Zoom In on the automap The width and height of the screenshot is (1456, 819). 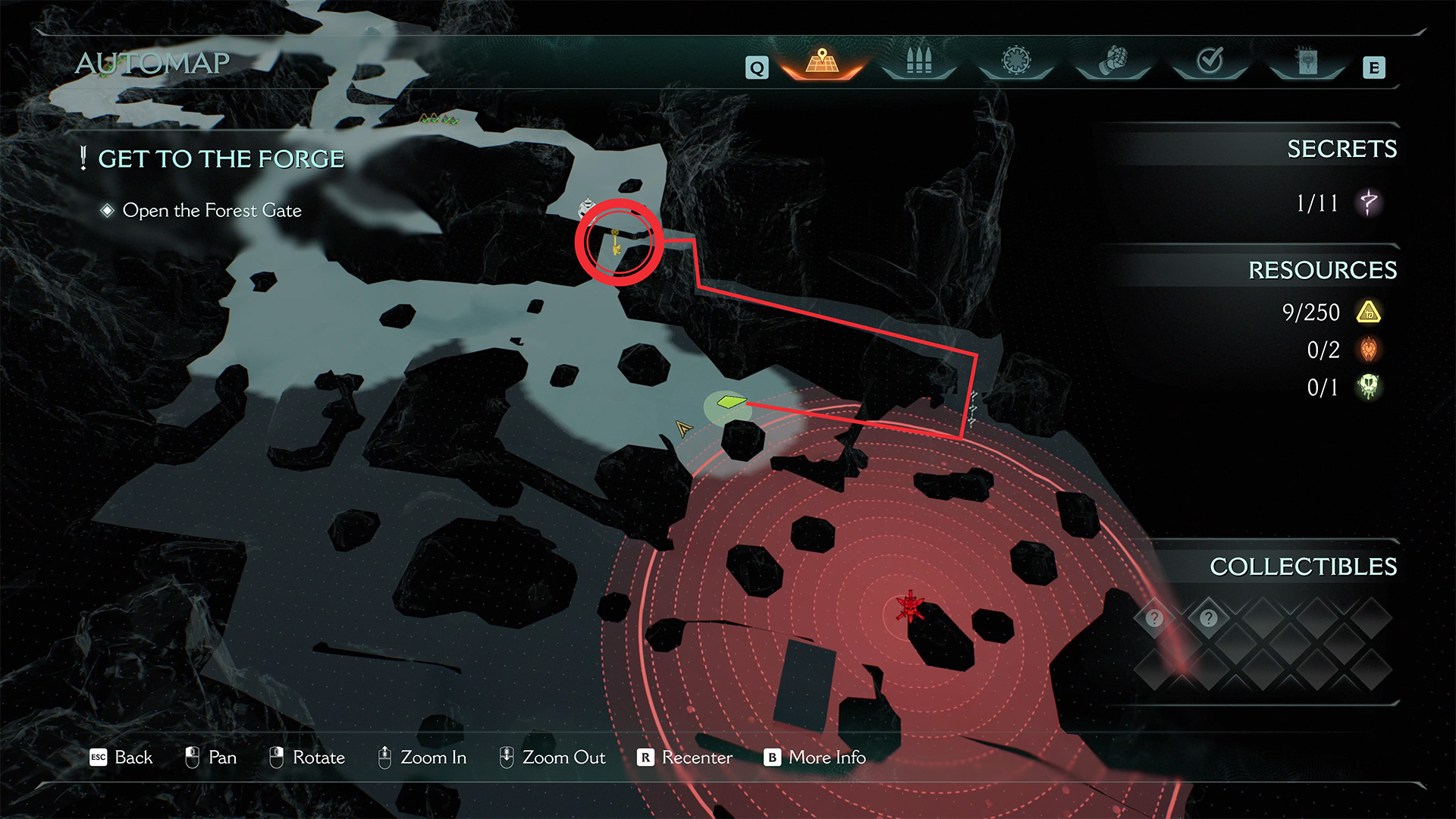pos(422,758)
